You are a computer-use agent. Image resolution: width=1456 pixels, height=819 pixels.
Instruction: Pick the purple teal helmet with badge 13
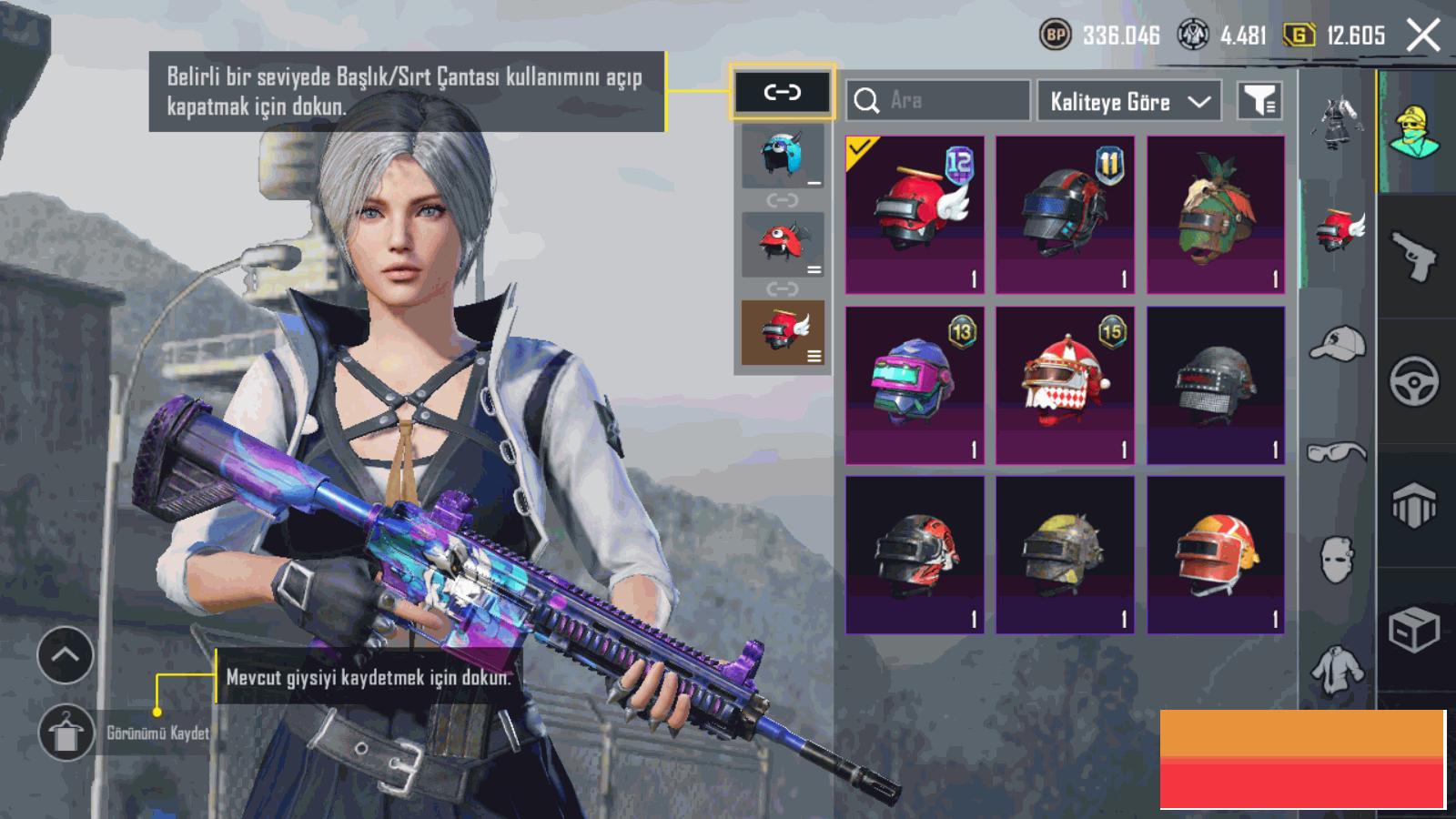tap(915, 385)
